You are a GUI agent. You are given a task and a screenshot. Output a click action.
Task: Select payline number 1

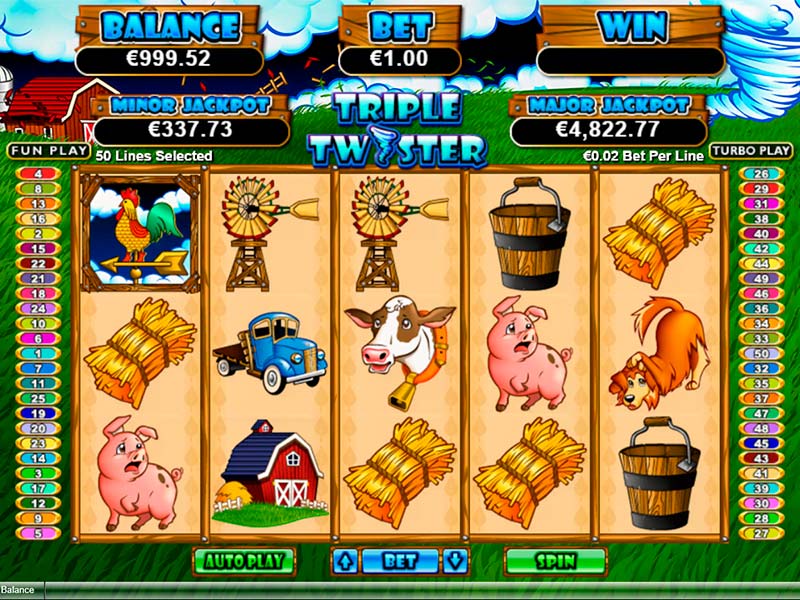pyautogui.click(x=39, y=352)
